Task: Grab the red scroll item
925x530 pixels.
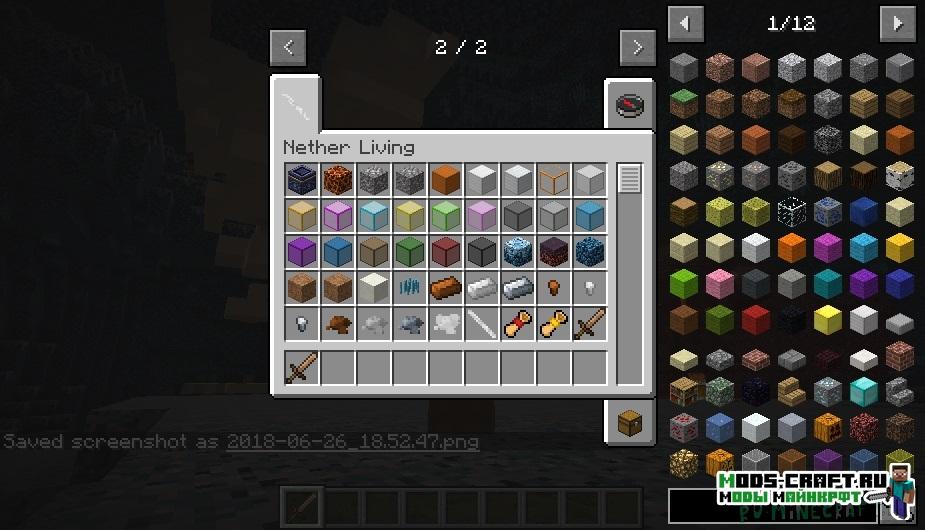Action: pos(517,325)
